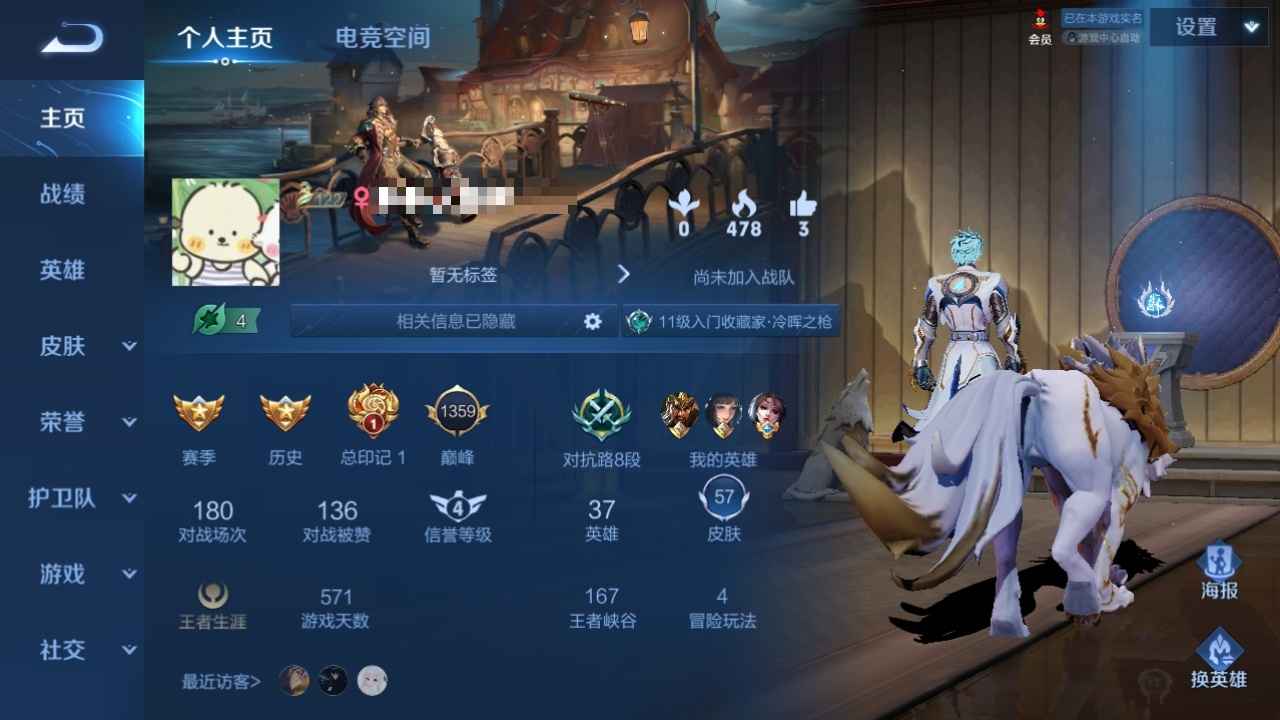Image resolution: width=1280 pixels, height=720 pixels.
Task: Click the player avatar picture
Action: (226, 232)
